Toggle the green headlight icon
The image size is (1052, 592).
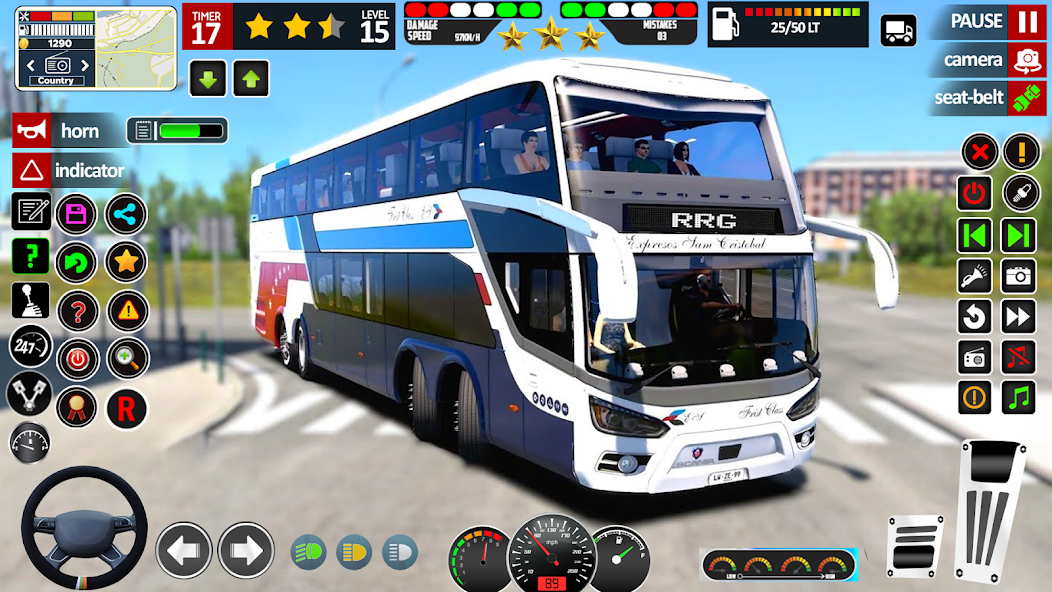(308, 551)
